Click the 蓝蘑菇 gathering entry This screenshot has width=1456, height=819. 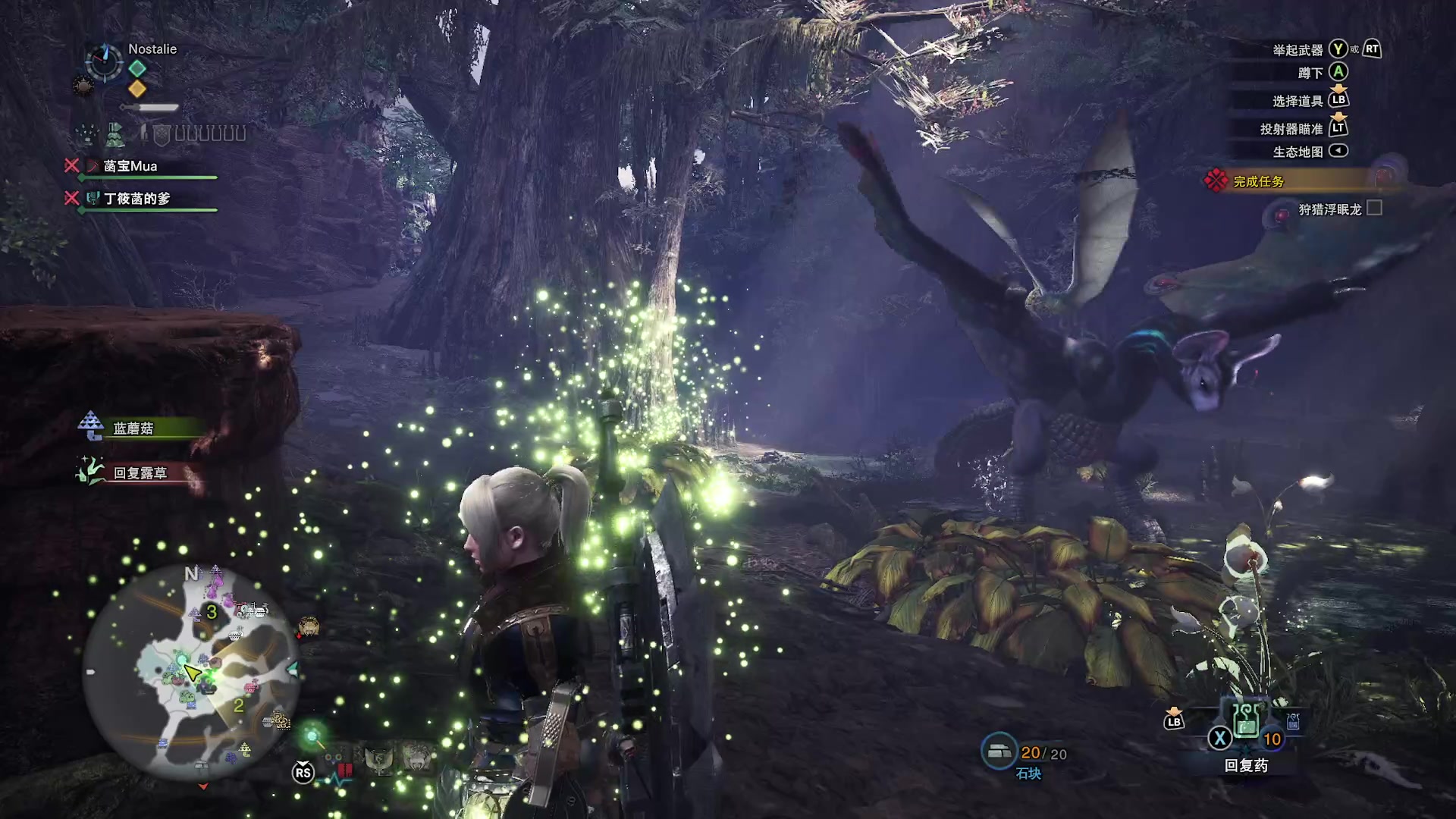point(133,428)
